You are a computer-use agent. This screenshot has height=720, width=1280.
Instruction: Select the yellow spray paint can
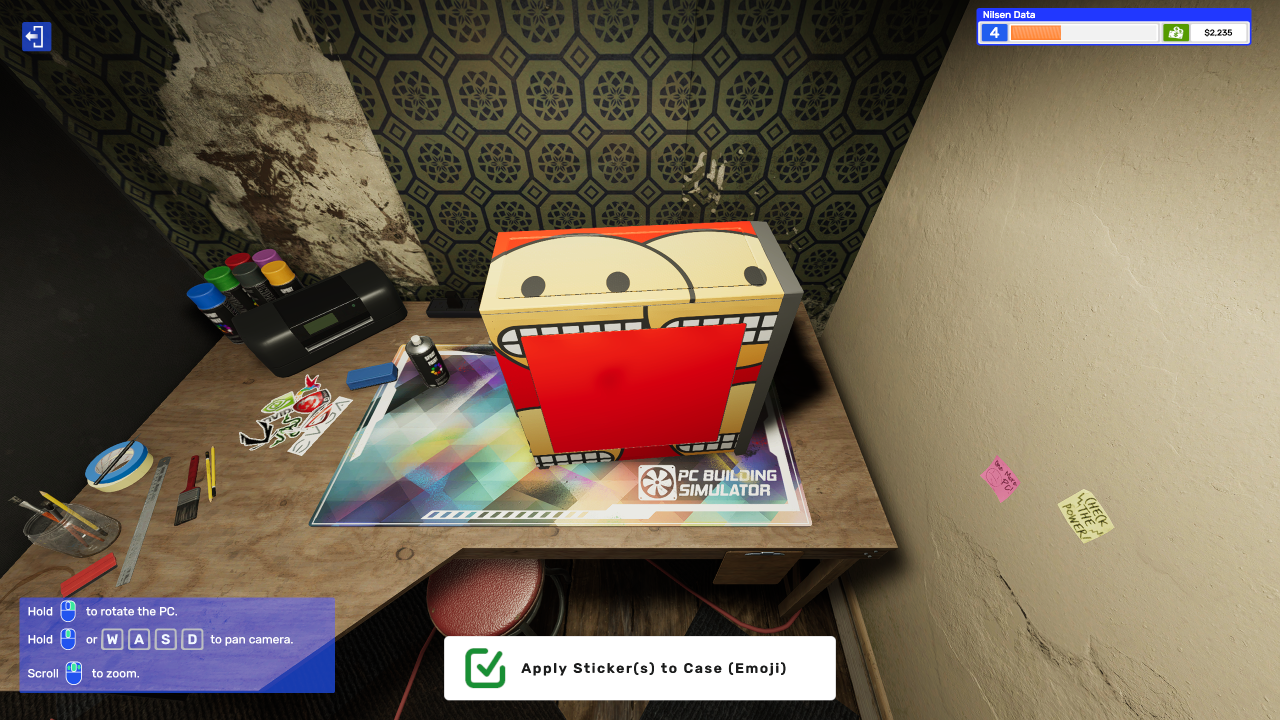pyautogui.click(x=280, y=272)
